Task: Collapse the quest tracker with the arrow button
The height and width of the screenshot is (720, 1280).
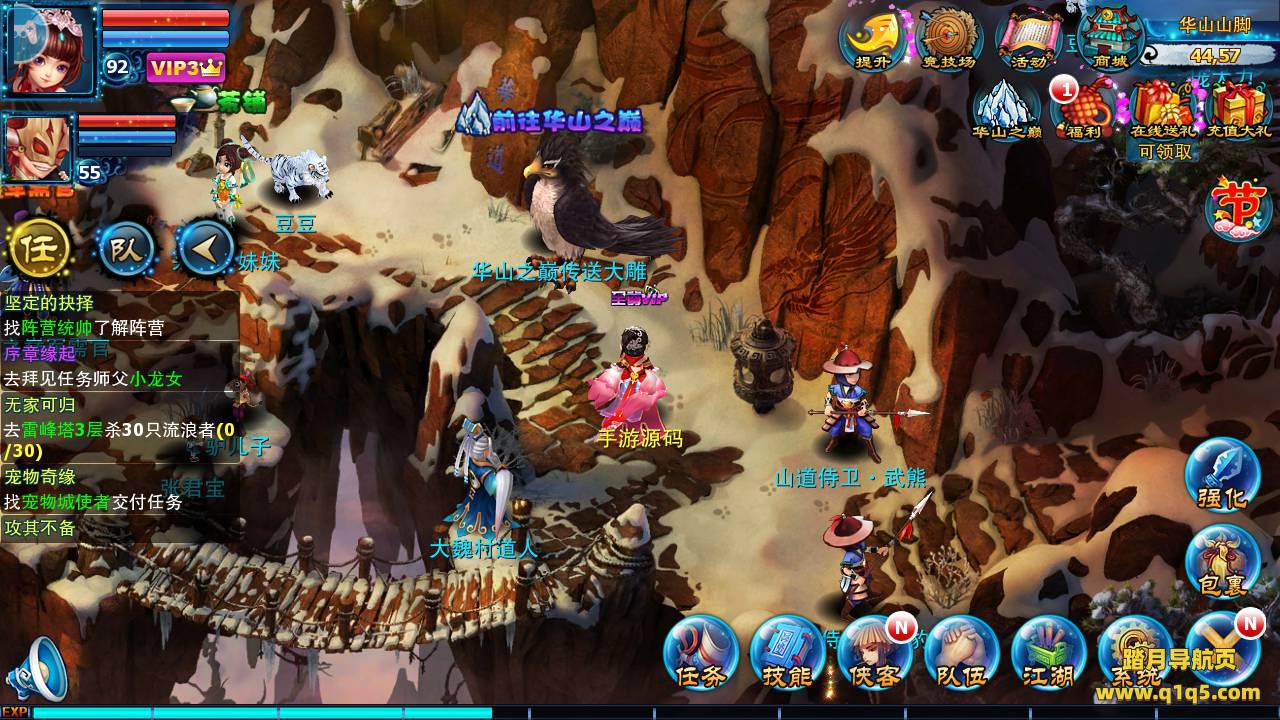Action: coord(205,247)
